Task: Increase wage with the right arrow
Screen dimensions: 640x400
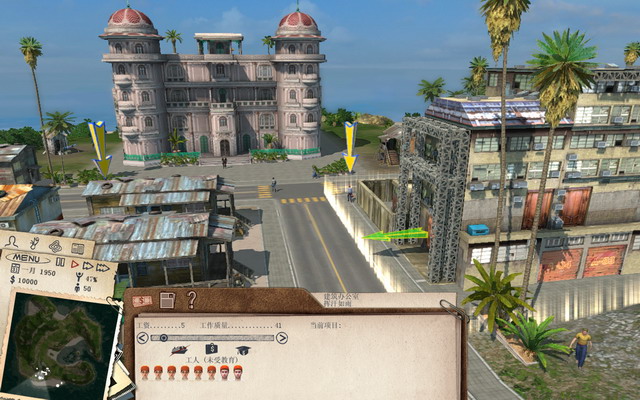Action: click(282, 338)
